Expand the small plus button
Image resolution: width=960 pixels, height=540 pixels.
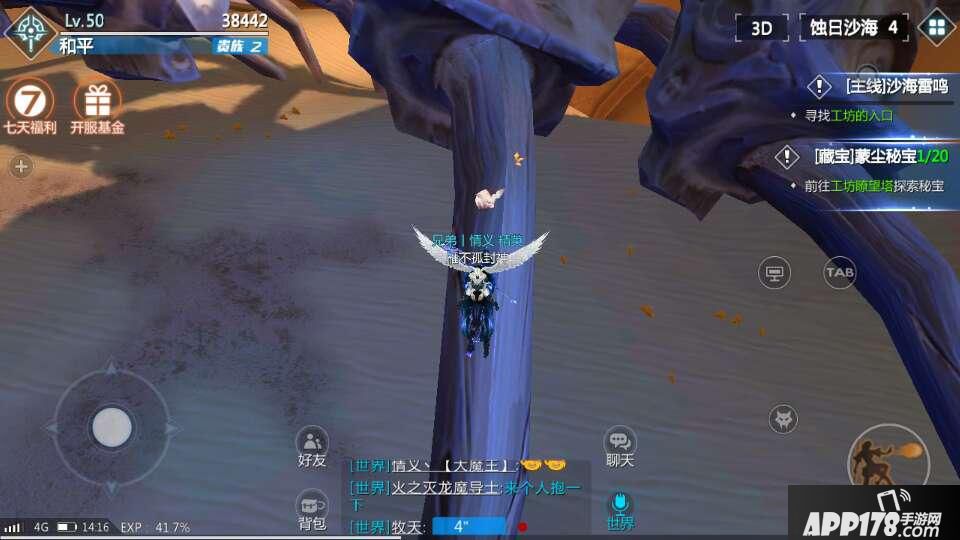21,167
